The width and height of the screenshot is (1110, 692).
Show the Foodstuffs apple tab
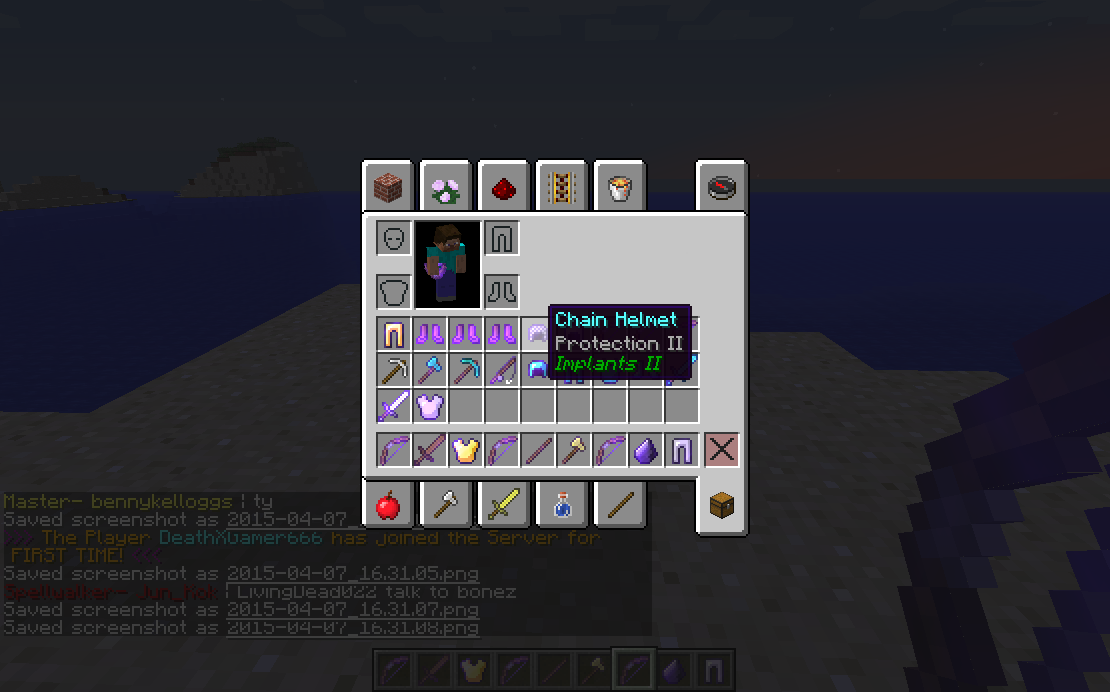tap(388, 506)
